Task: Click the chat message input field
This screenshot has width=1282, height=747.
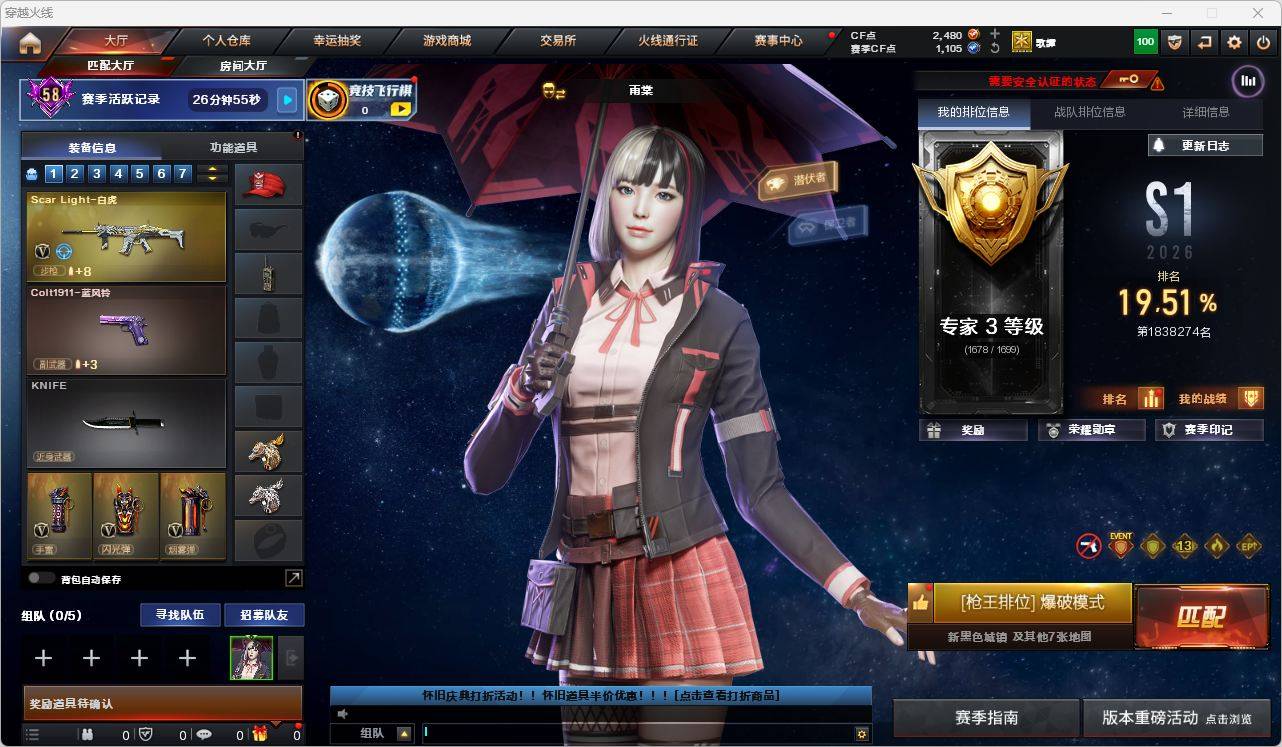Action: click(x=600, y=733)
